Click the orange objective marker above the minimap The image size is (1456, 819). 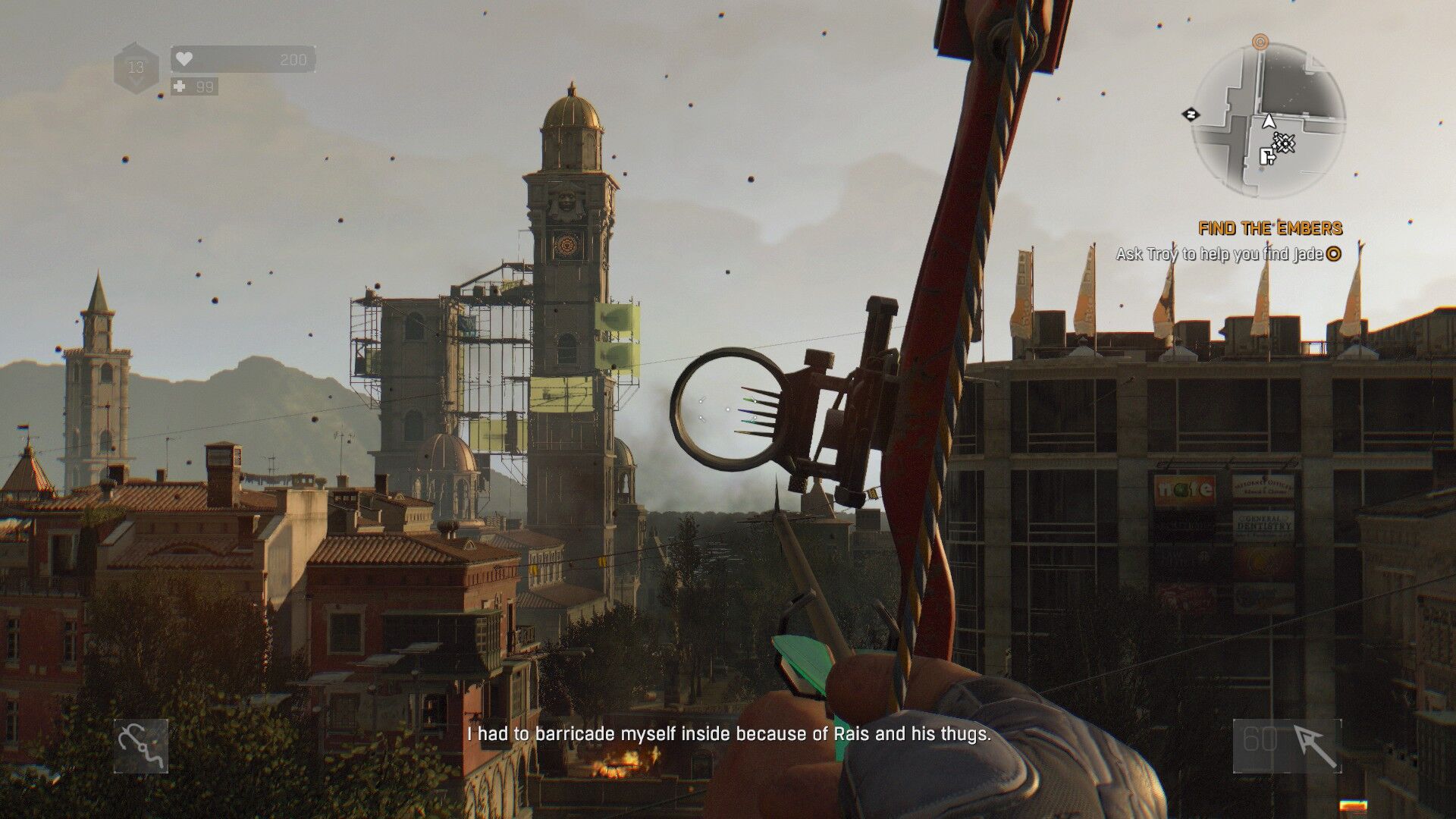[x=1260, y=41]
